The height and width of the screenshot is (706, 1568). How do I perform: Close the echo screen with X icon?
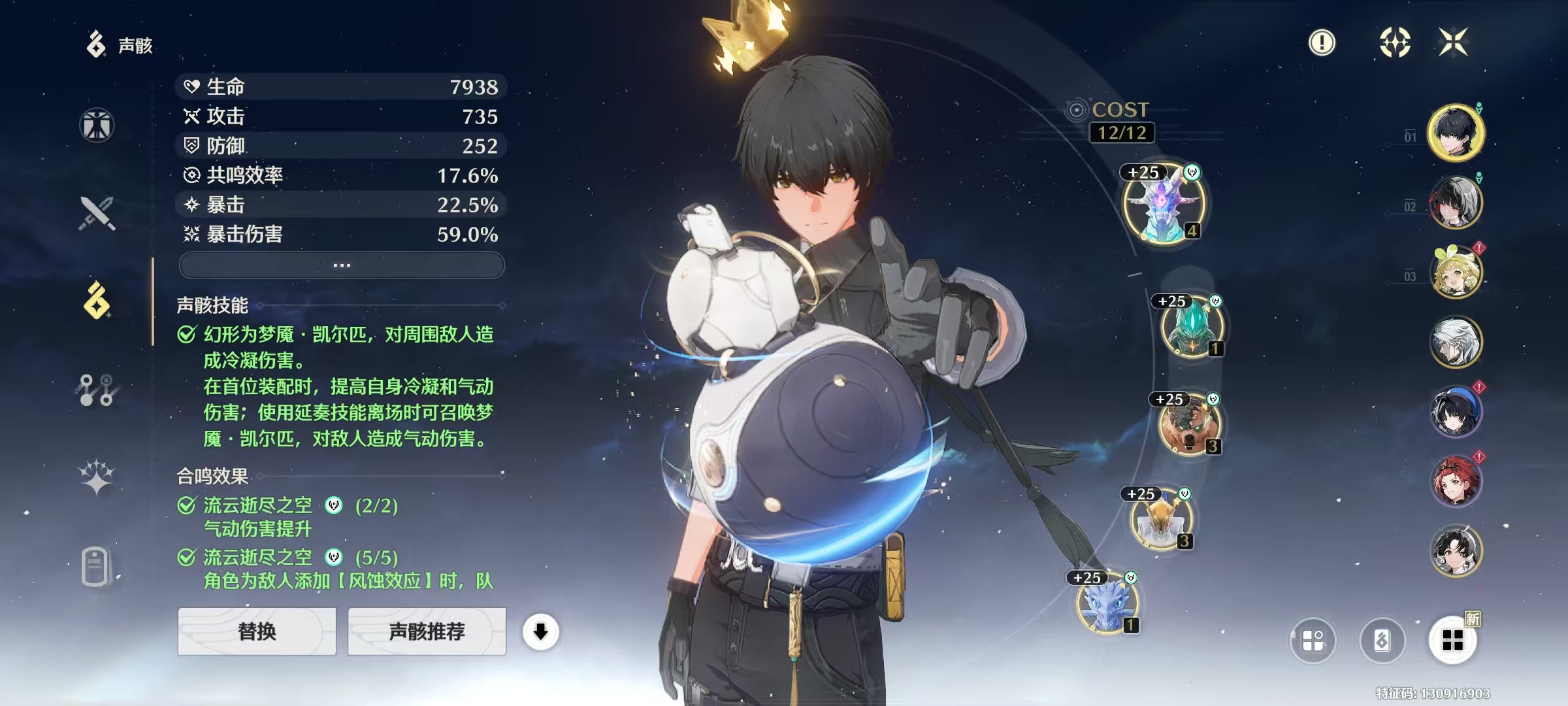tap(1453, 42)
